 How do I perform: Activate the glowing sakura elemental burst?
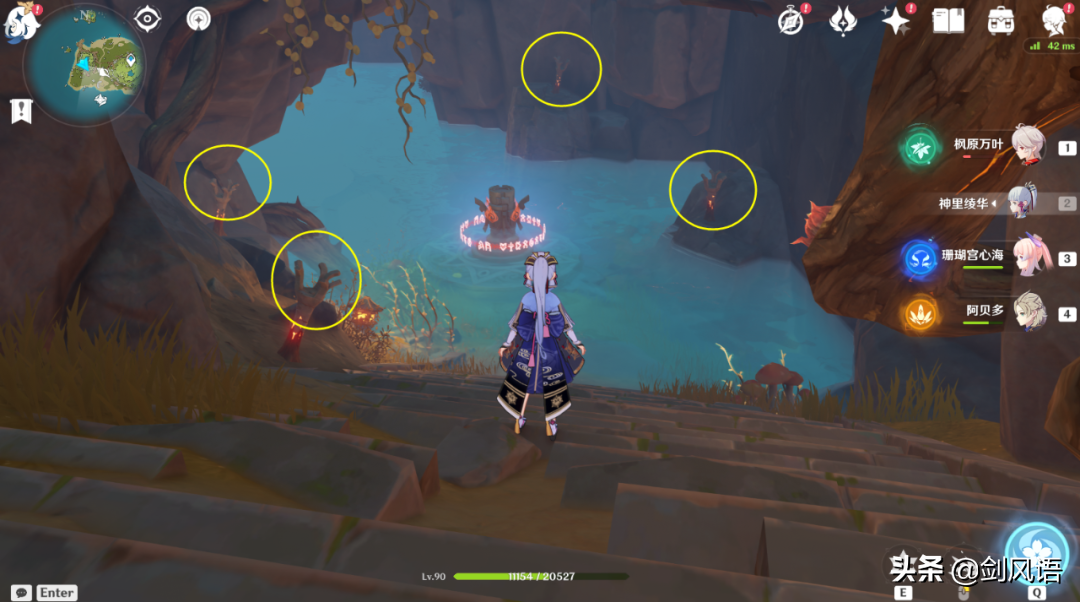pos(1038,548)
